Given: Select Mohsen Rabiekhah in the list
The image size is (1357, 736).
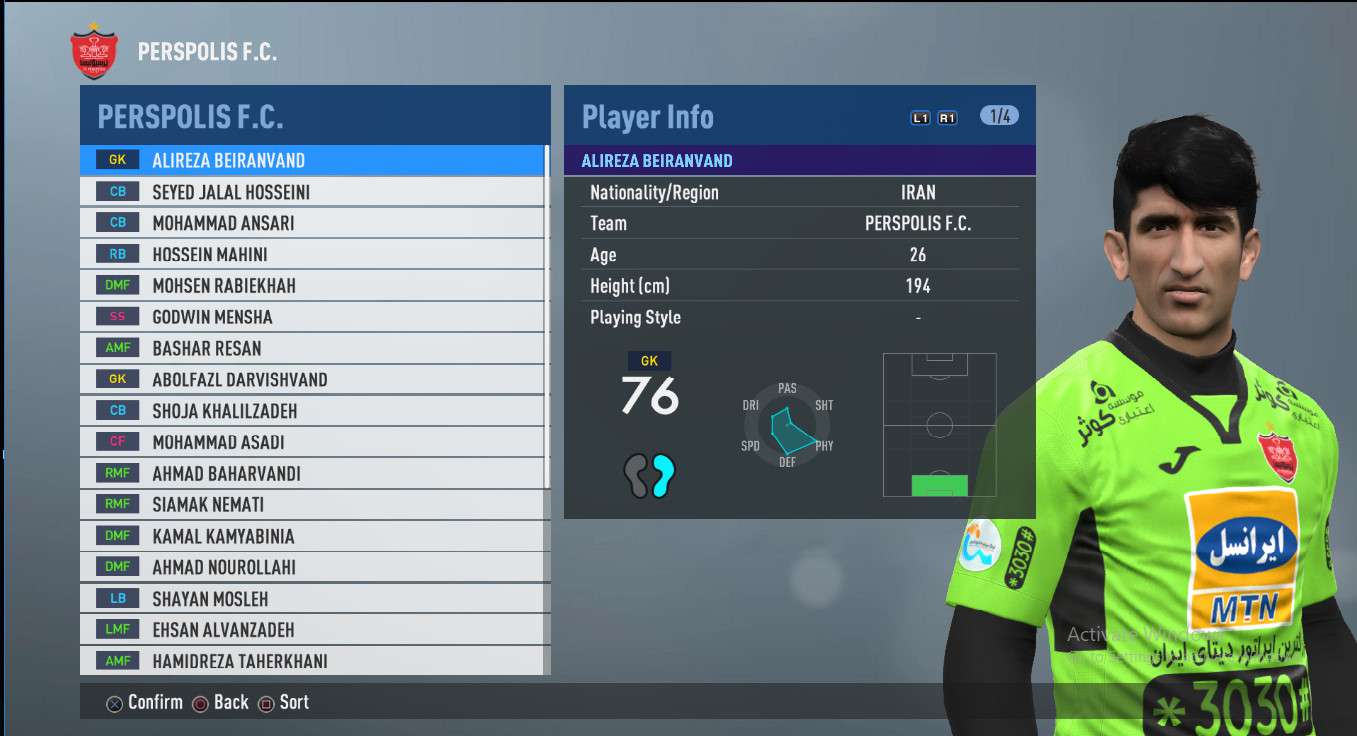Looking at the screenshot, I should coord(313,286).
